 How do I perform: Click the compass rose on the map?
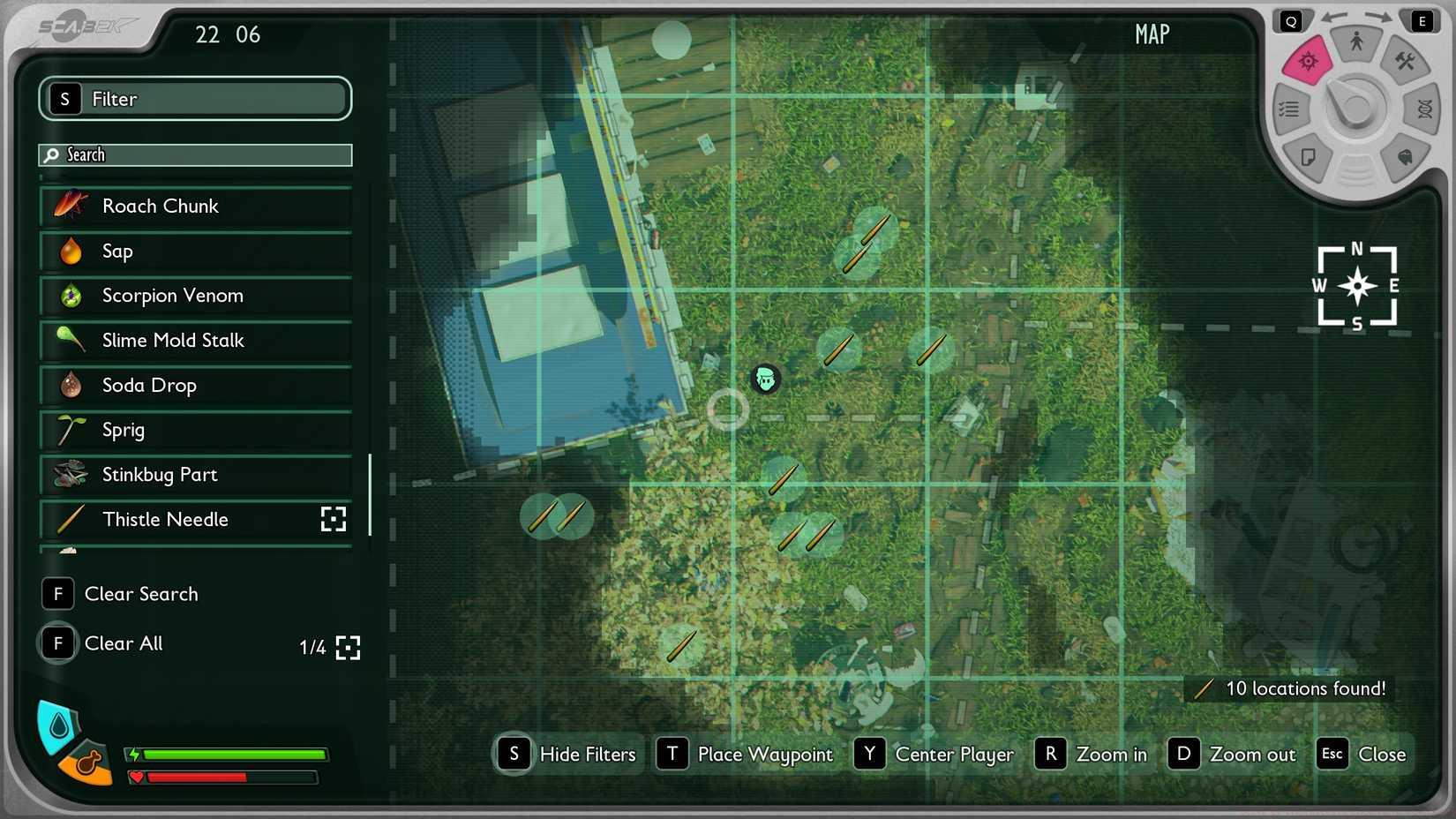coord(1356,286)
